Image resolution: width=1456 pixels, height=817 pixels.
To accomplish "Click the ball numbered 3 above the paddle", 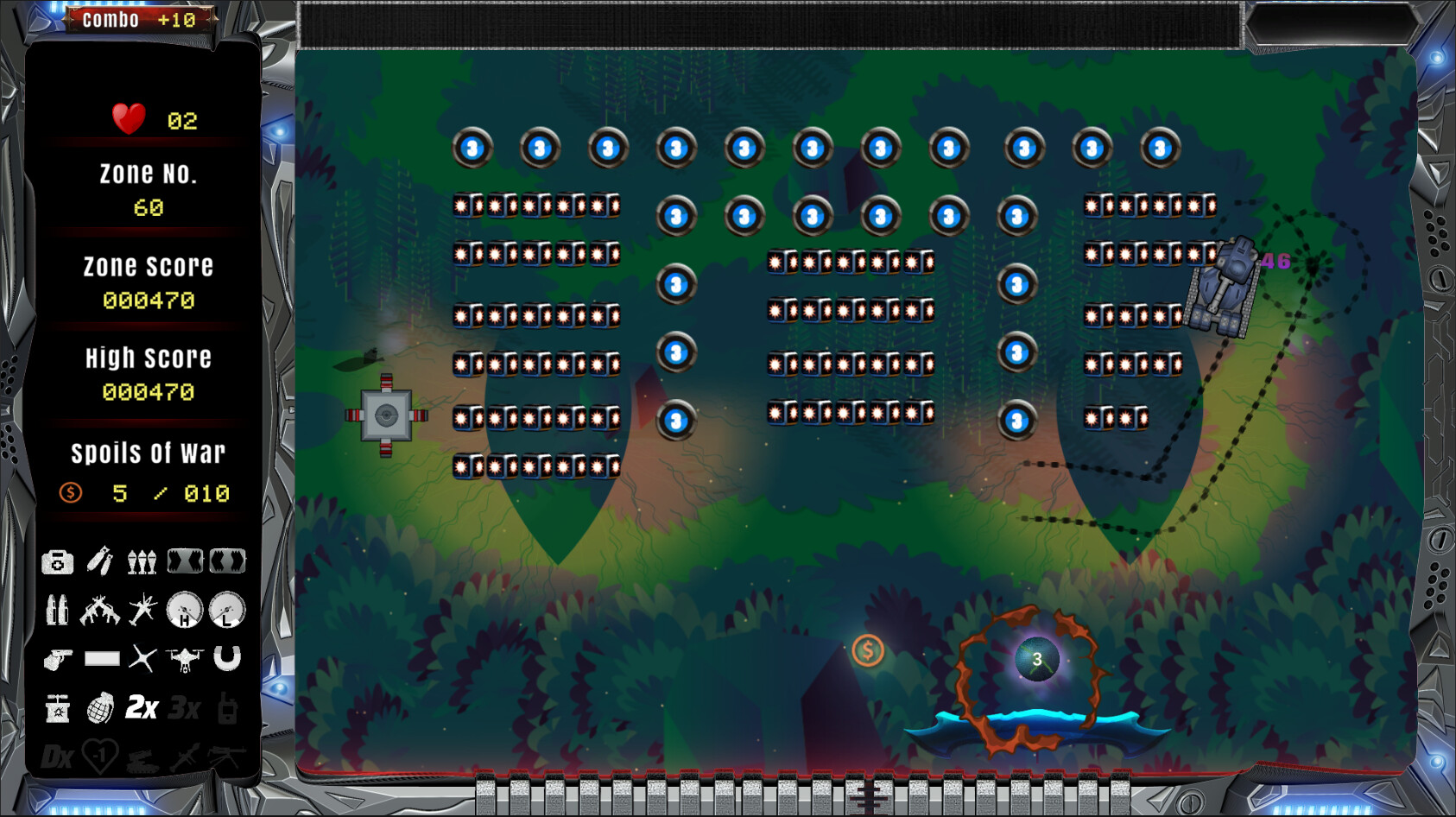I will tap(1035, 657).
